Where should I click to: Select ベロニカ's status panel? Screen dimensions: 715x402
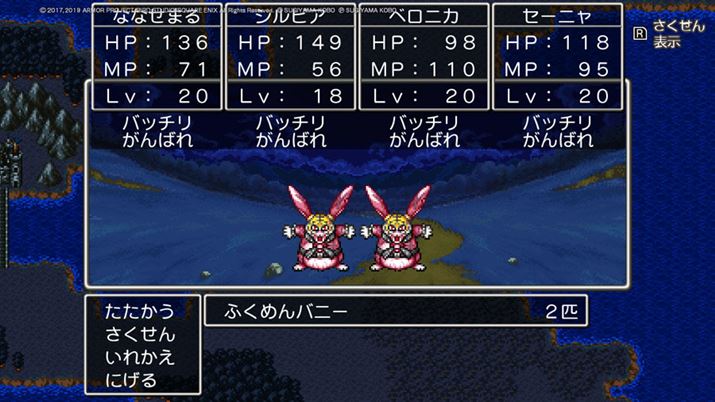pyautogui.click(x=424, y=58)
